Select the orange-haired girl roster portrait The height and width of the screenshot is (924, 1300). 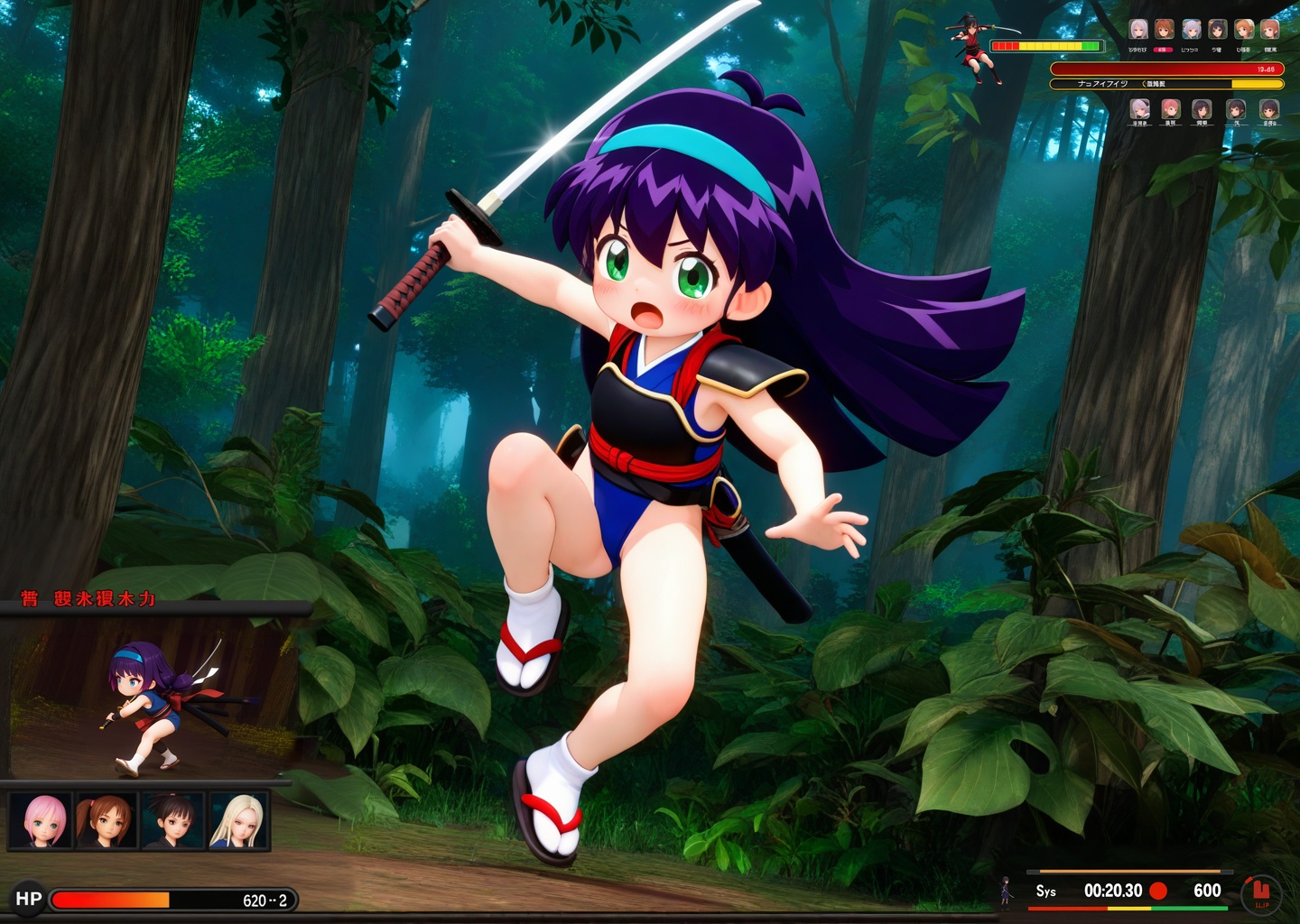tap(1244, 30)
